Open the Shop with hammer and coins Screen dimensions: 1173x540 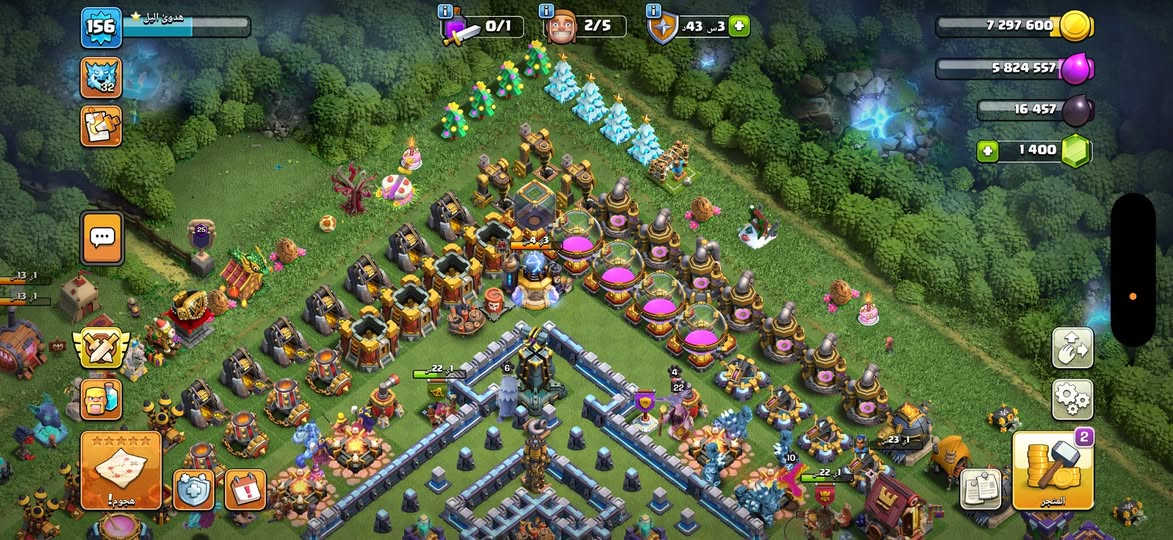1052,470
